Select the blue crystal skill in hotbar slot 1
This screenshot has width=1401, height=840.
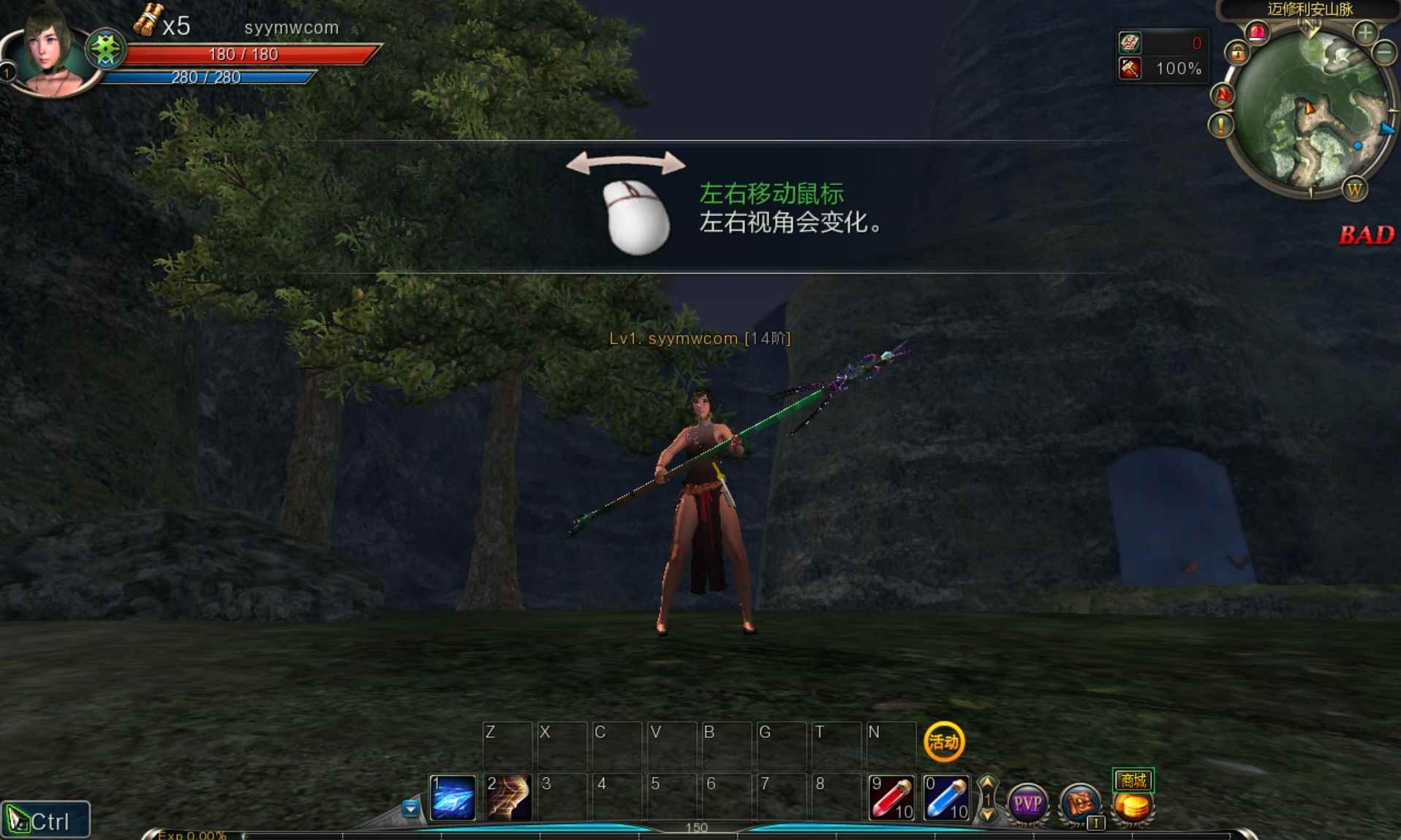pos(451,797)
